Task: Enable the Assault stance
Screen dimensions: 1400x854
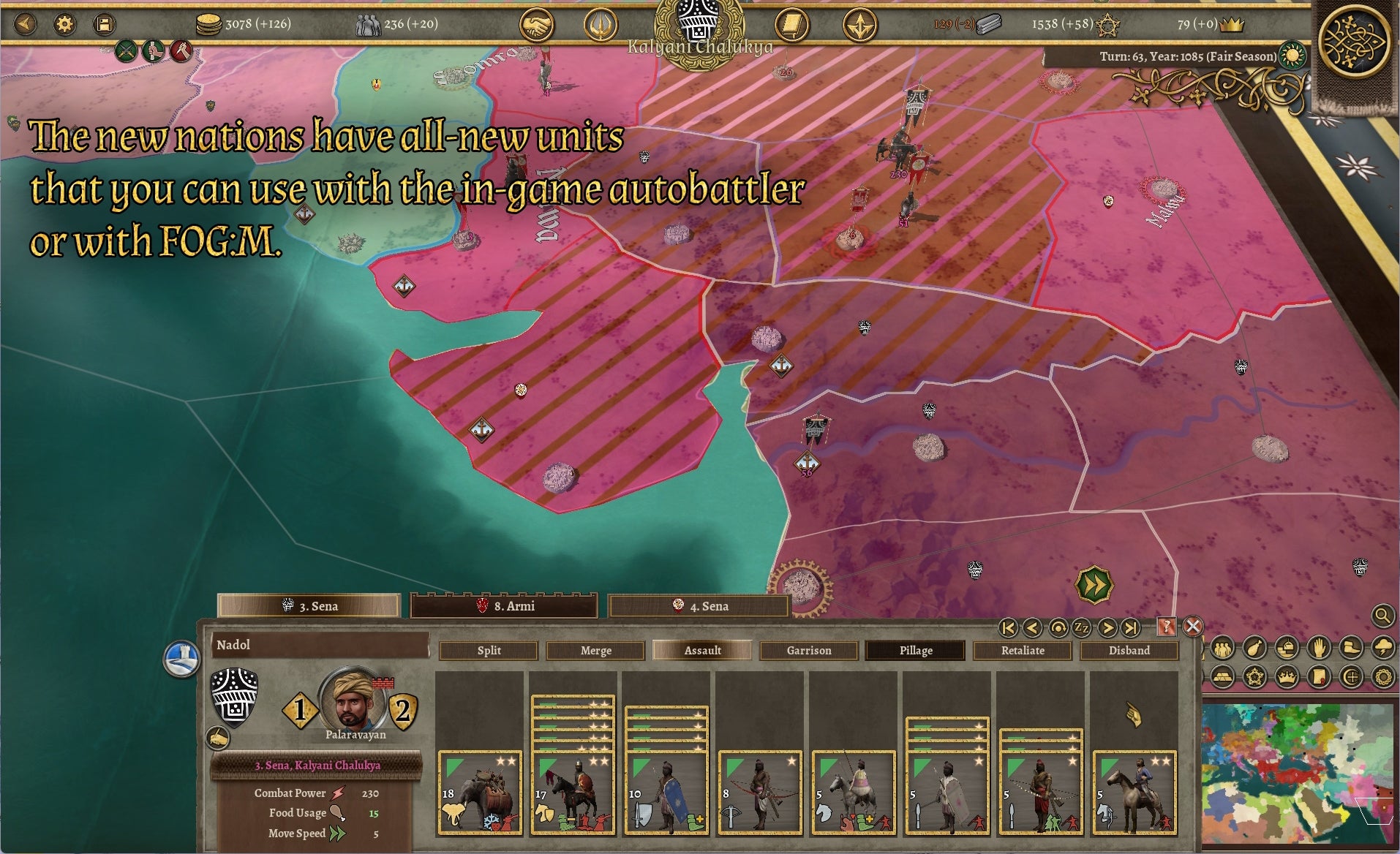Action: (x=702, y=650)
